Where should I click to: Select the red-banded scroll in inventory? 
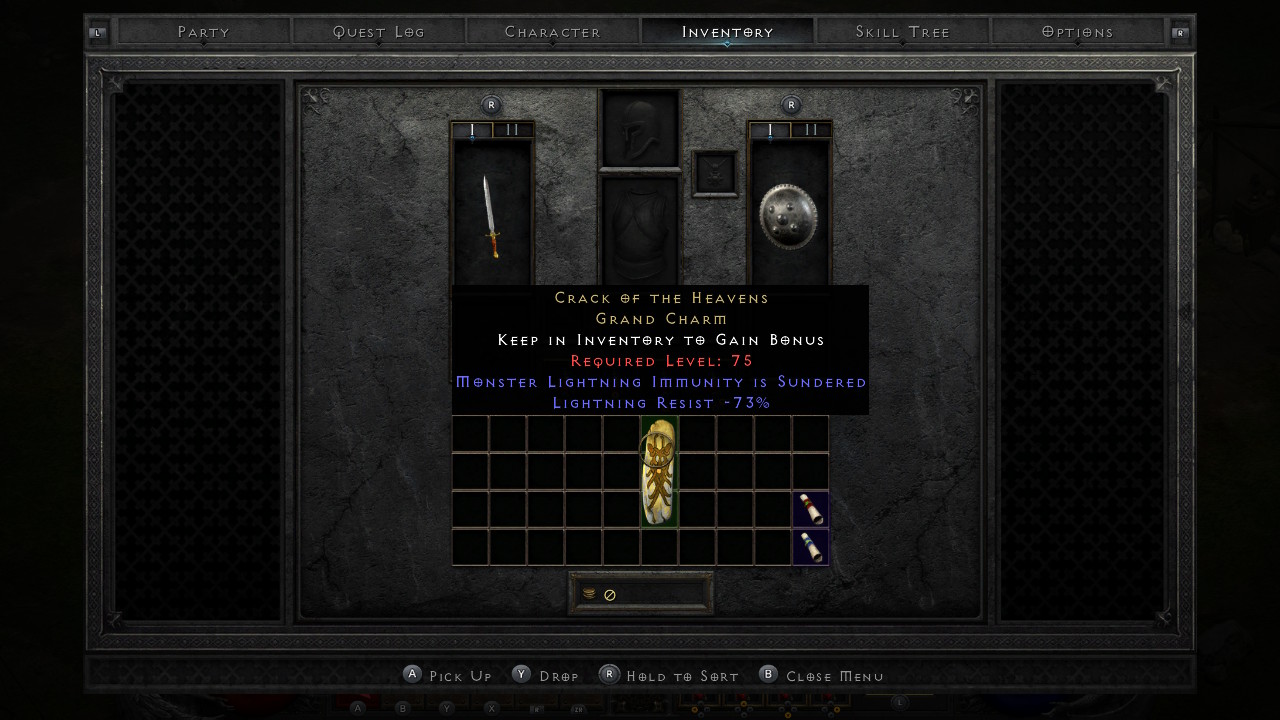pyautogui.click(x=810, y=509)
